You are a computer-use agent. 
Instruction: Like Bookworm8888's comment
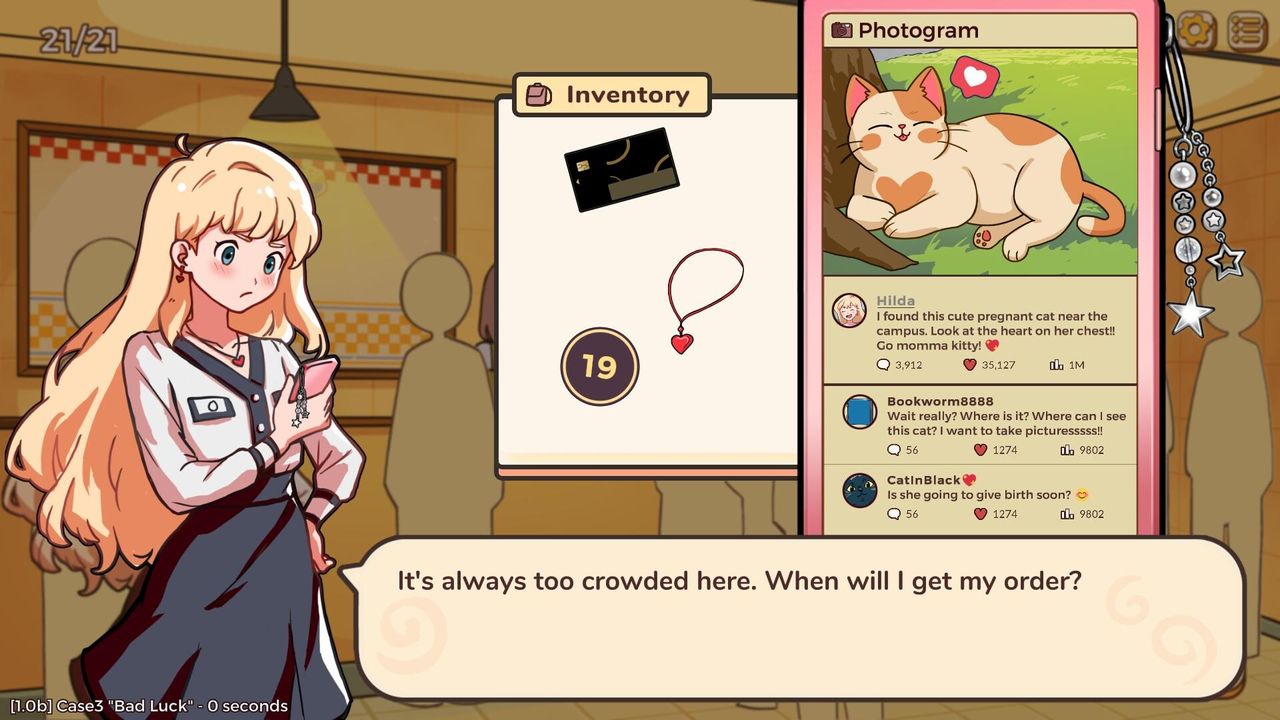pos(979,450)
